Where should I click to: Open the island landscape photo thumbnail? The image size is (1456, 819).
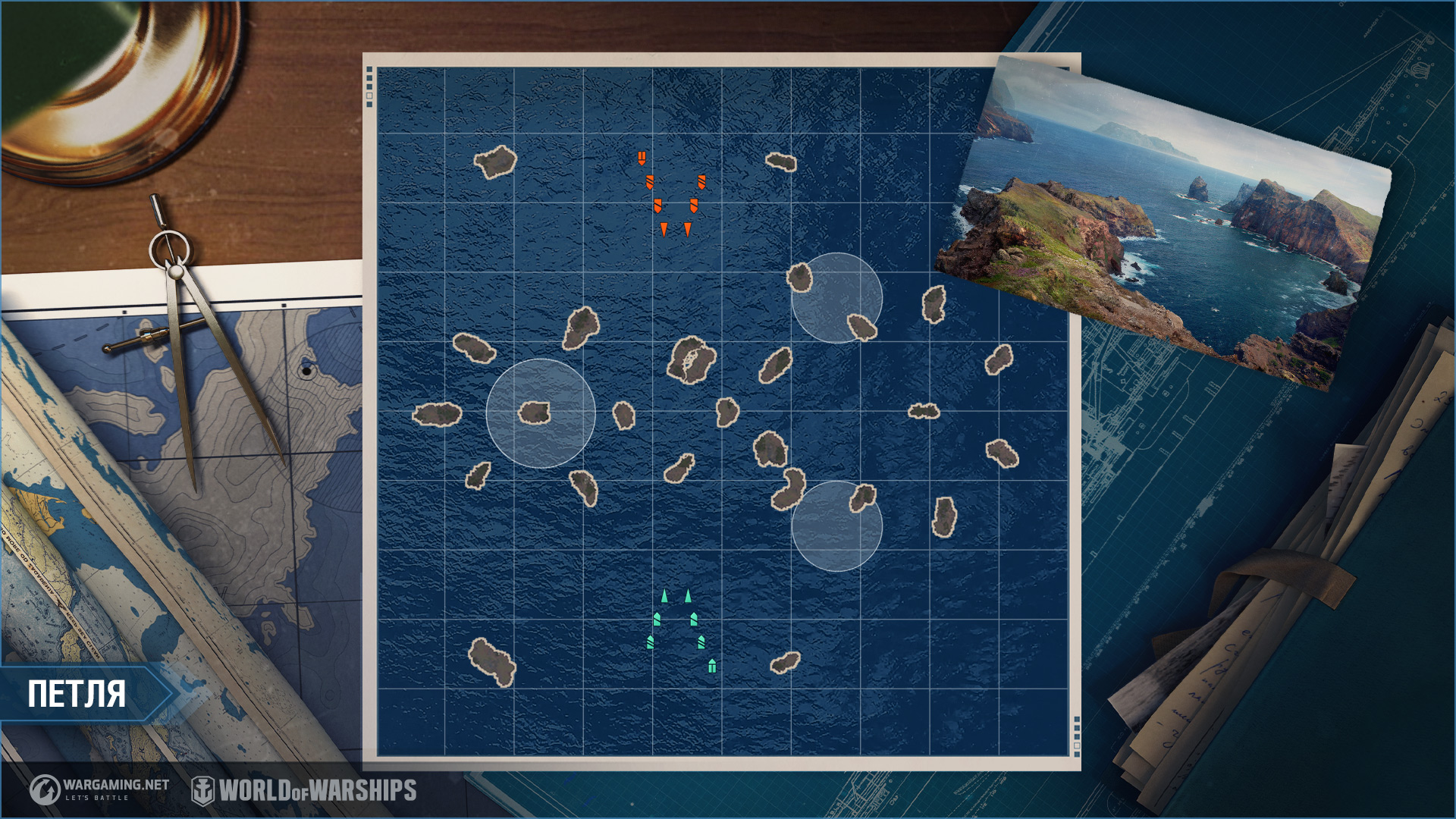1164,220
